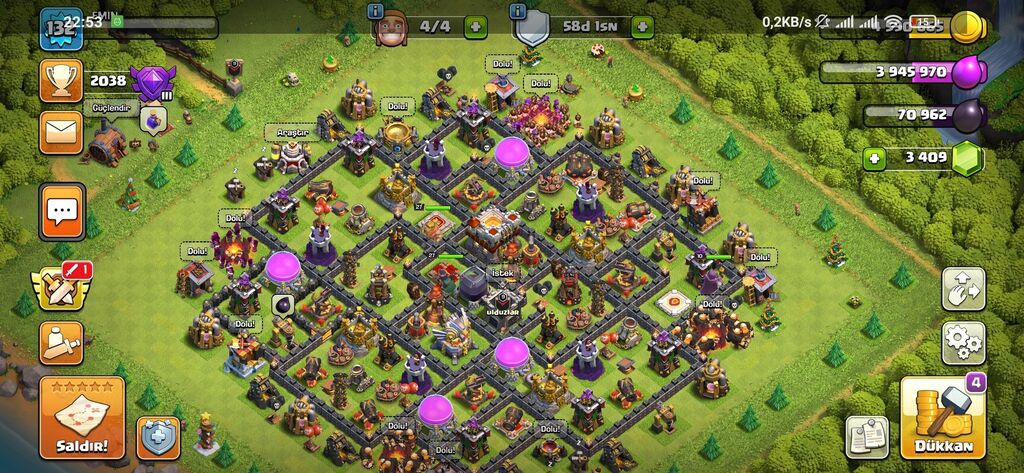This screenshot has height=473, width=1024.
Task: Open the news notes icon near Dükkan
Action: click(867, 435)
